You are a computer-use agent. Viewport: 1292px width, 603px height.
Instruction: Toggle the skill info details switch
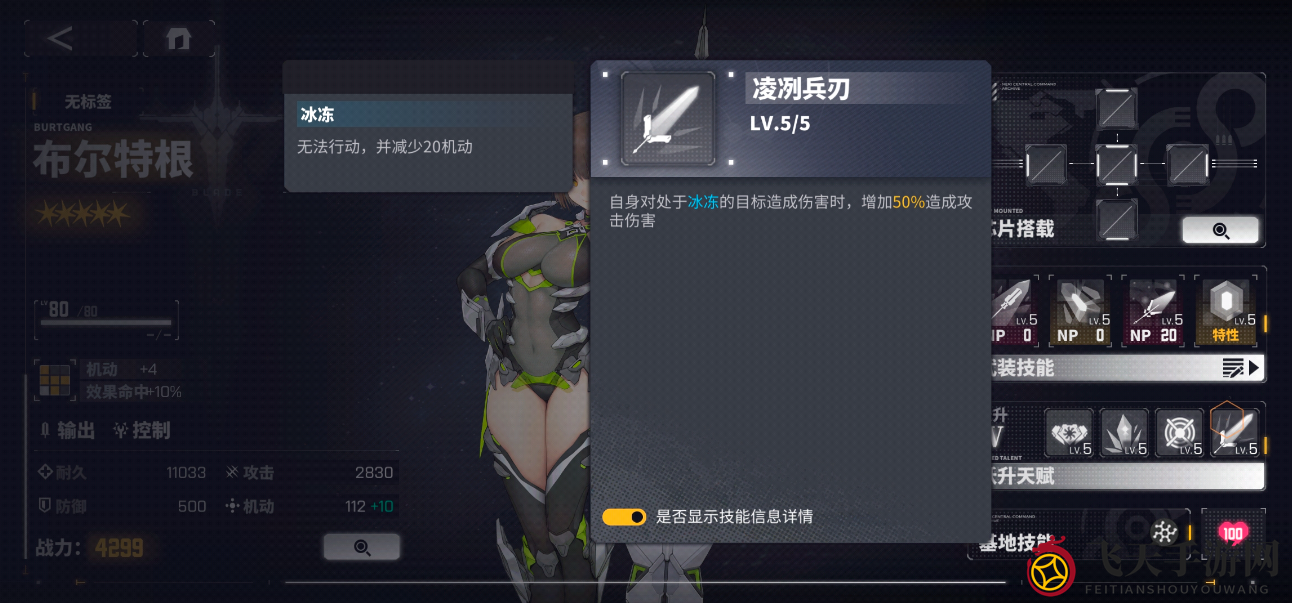tap(624, 517)
